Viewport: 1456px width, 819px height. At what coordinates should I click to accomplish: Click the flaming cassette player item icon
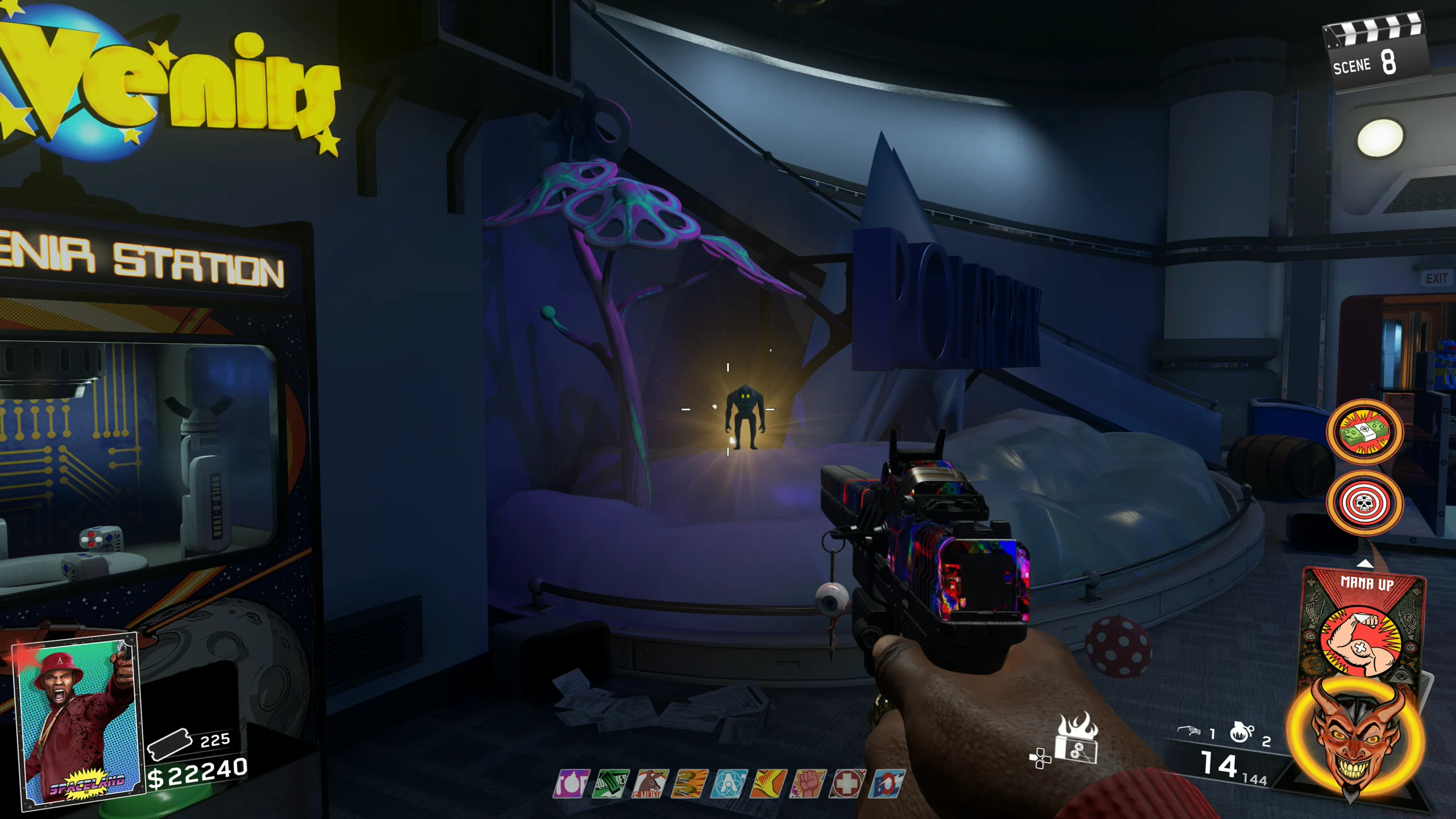coord(1076,739)
